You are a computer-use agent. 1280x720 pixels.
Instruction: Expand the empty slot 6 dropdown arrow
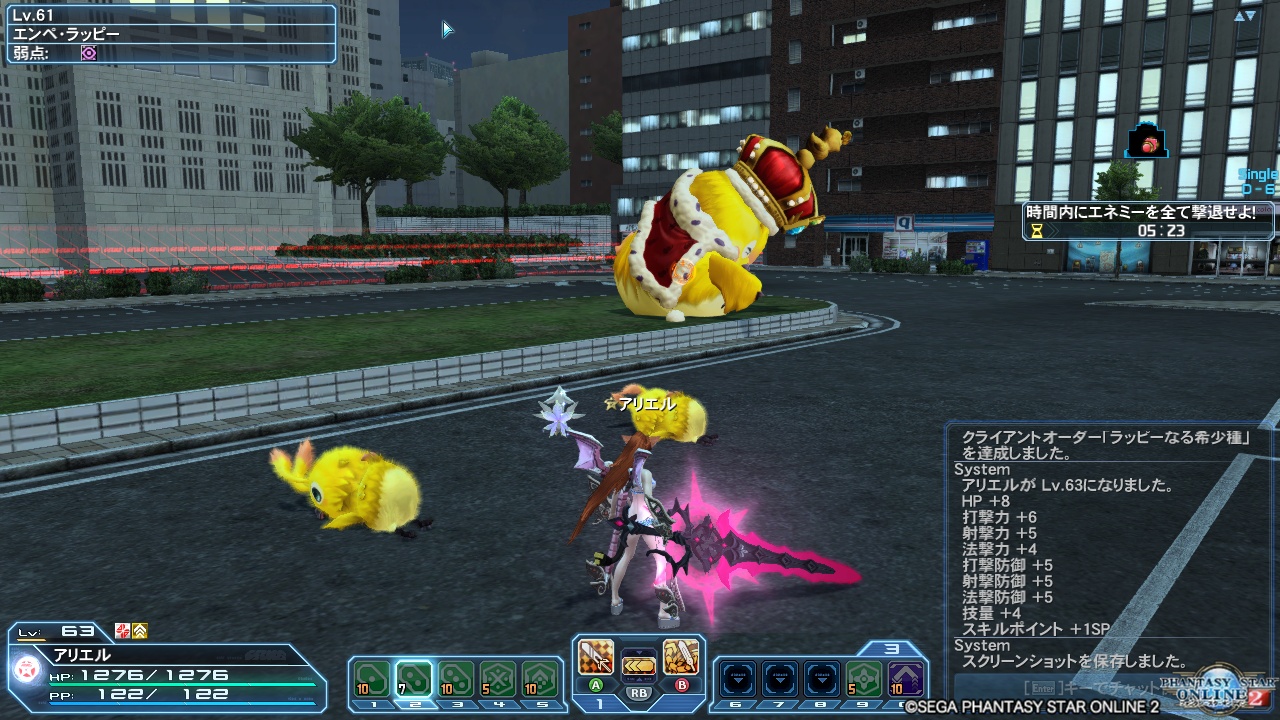[736, 680]
